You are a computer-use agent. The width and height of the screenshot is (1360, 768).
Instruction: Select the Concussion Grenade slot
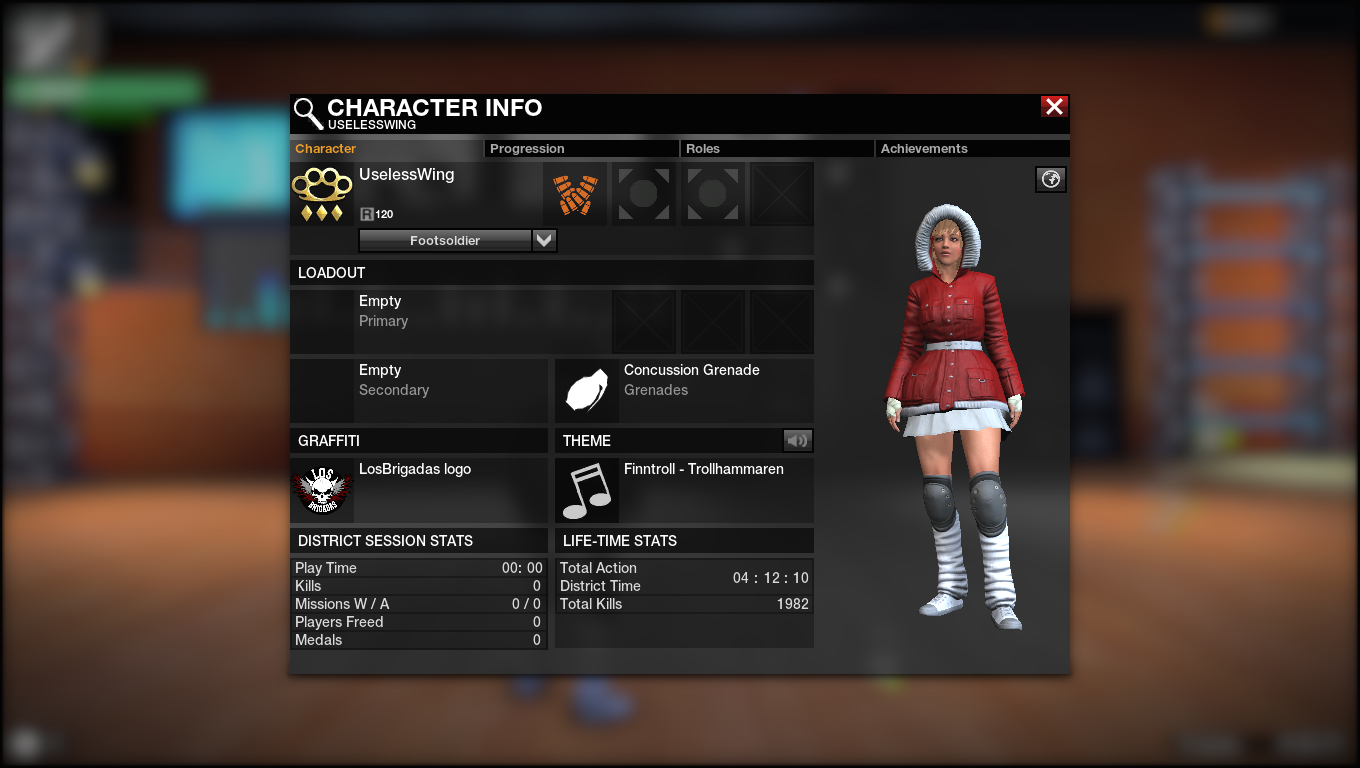[x=683, y=390]
